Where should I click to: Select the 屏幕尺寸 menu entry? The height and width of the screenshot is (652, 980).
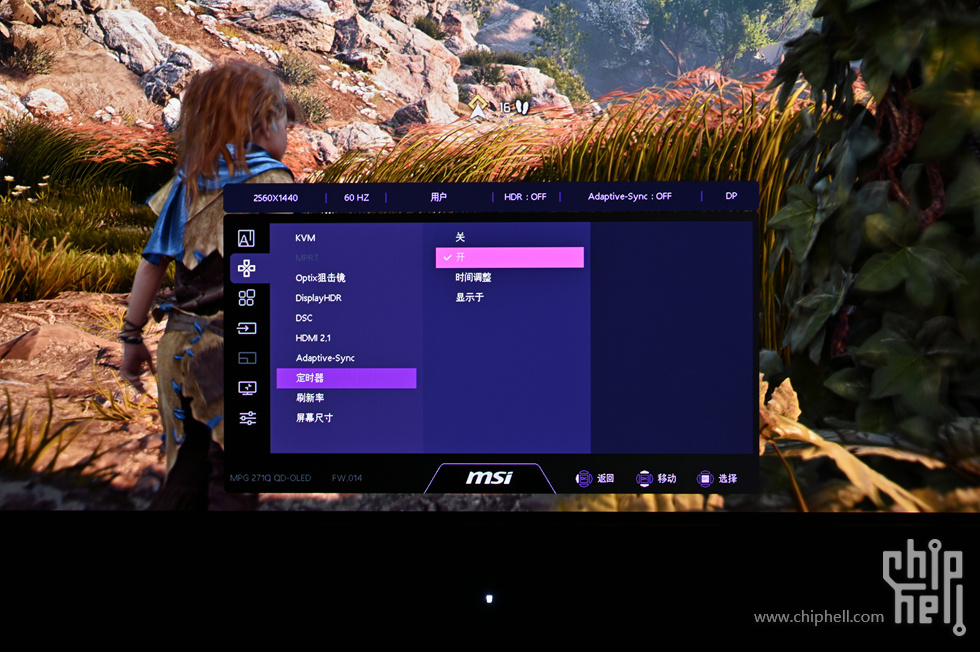pyautogui.click(x=314, y=418)
